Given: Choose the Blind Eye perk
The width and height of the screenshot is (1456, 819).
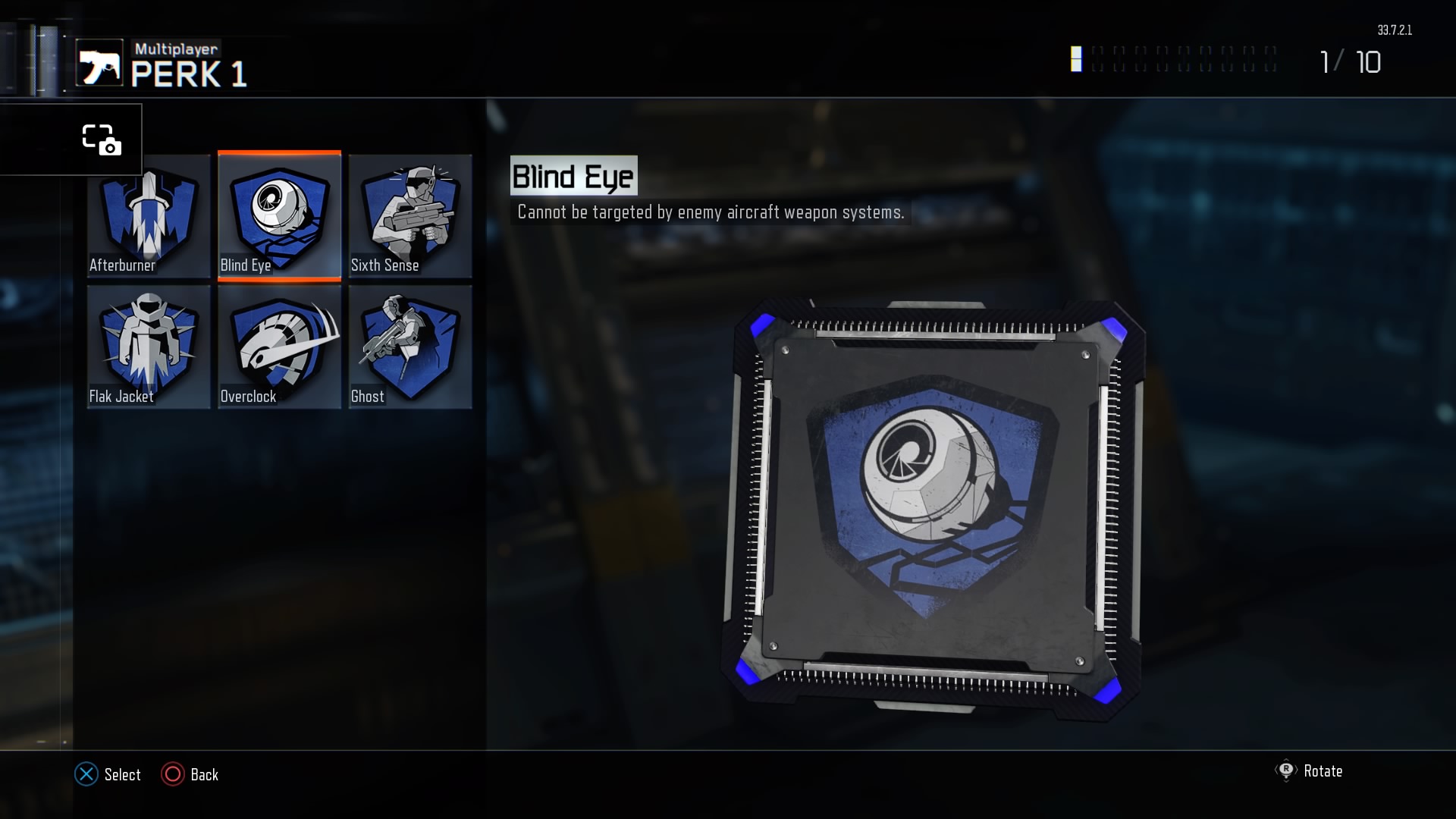Looking at the screenshot, I should coord(279,216).
